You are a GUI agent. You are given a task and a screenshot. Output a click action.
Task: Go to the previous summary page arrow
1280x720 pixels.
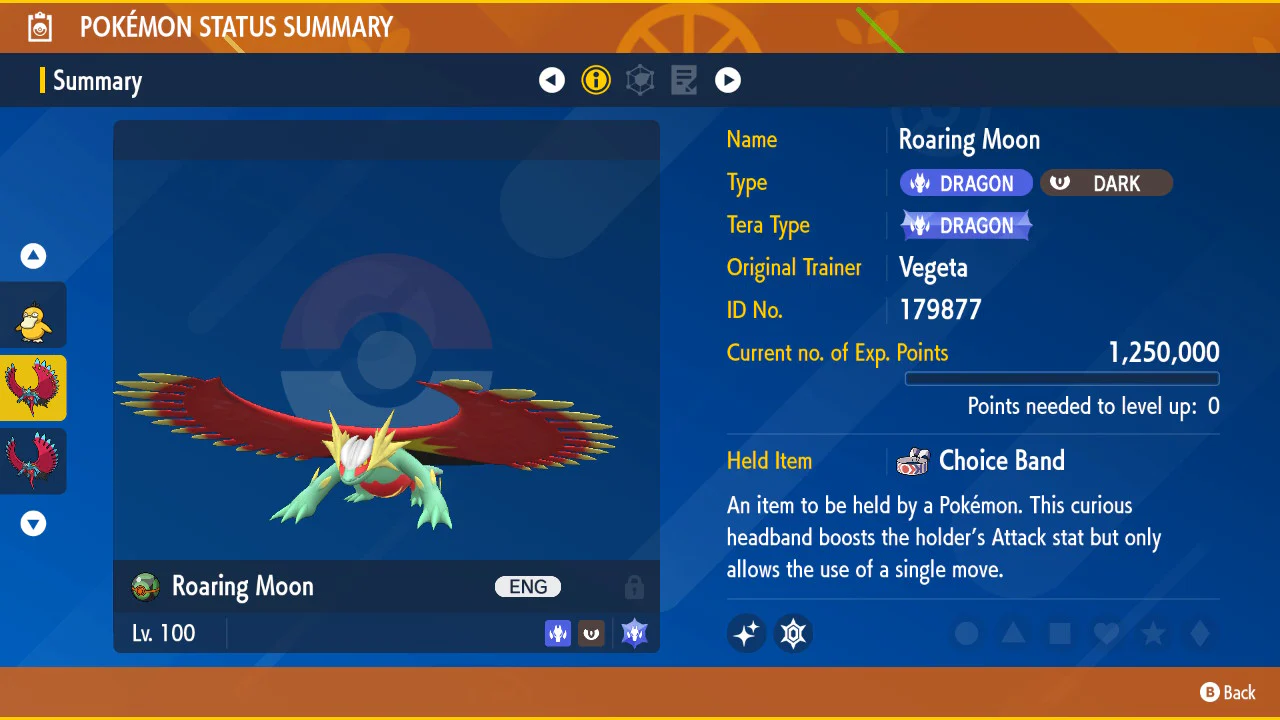tap(552, 80)
